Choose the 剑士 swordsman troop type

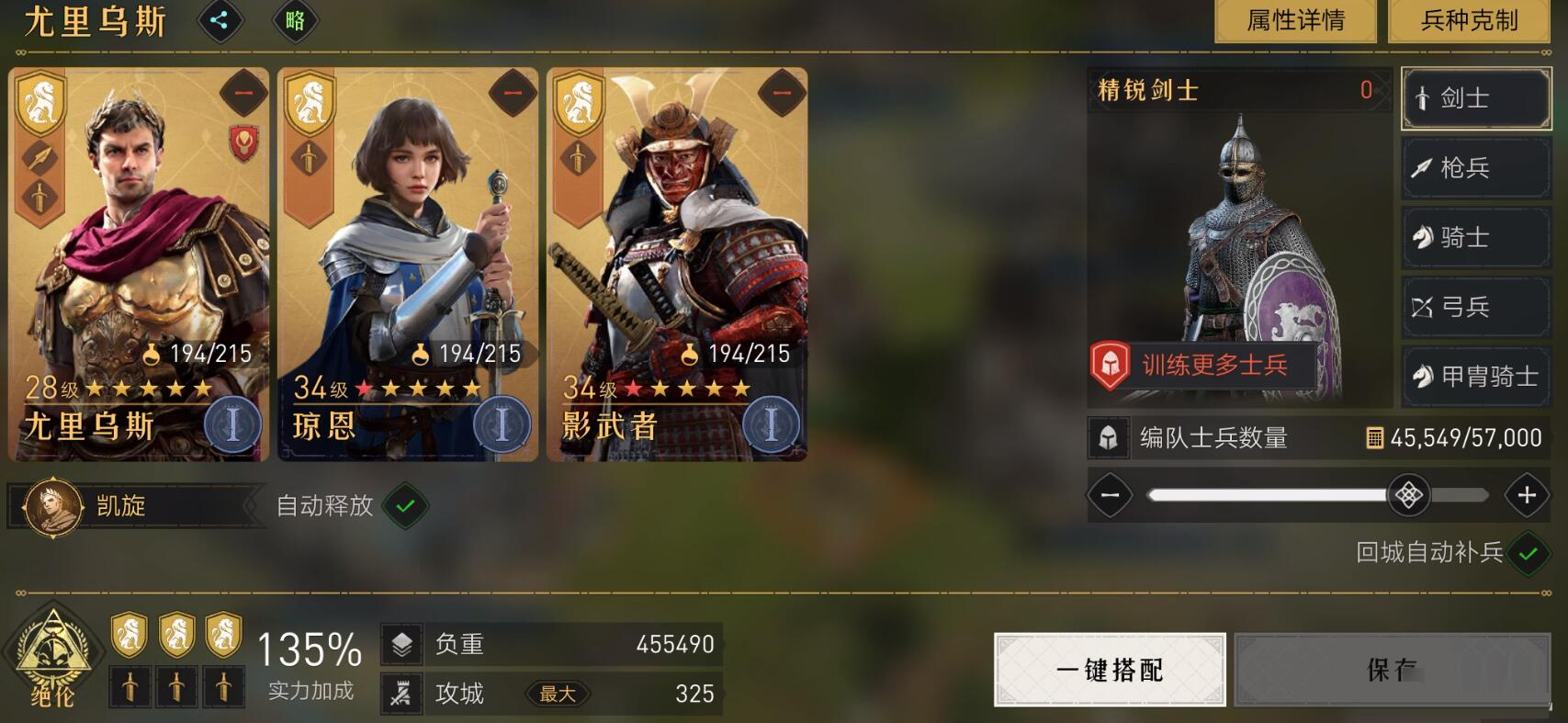tap(1475, 98)
